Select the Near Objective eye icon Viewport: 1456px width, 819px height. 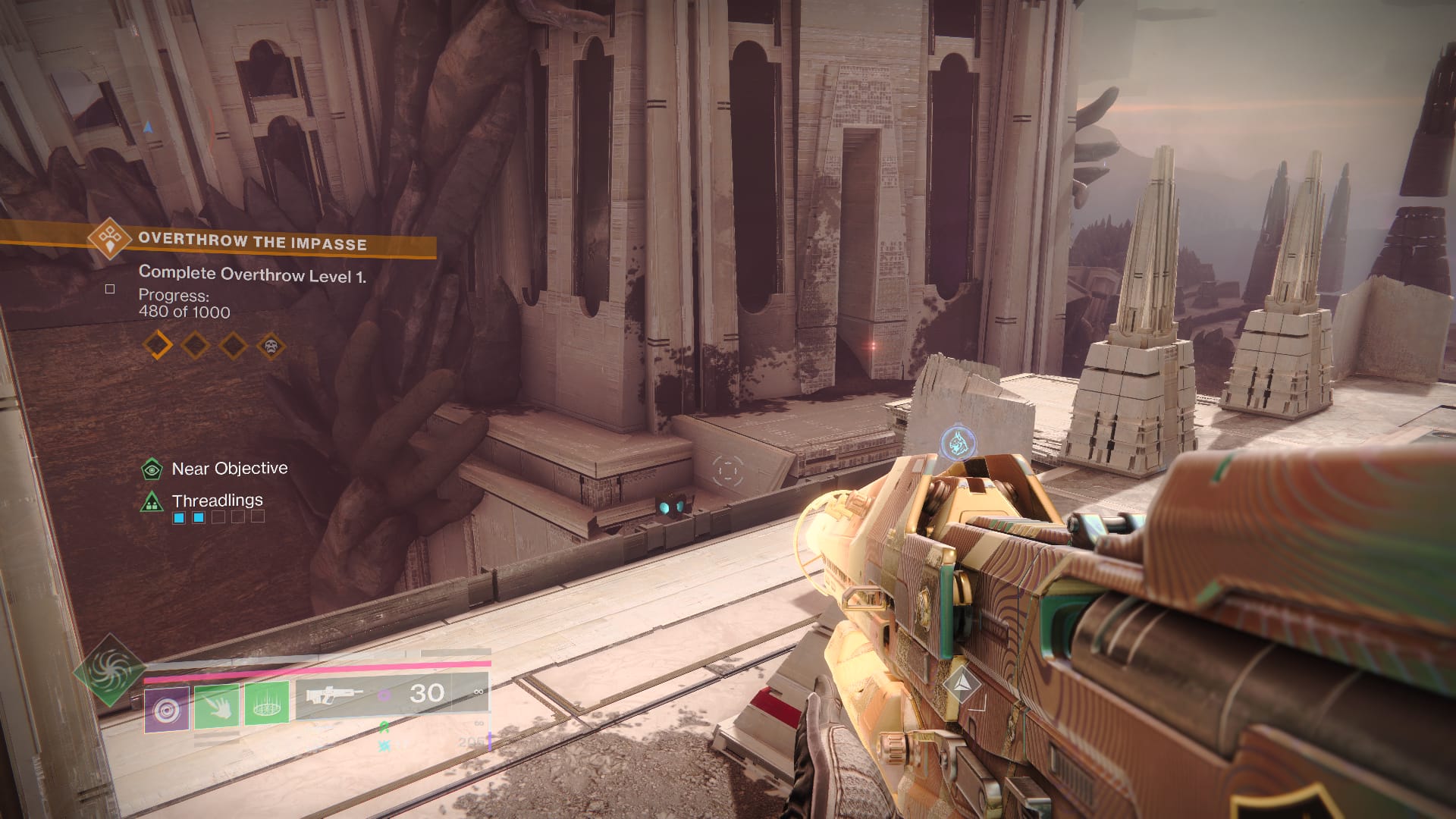point(152,468)
